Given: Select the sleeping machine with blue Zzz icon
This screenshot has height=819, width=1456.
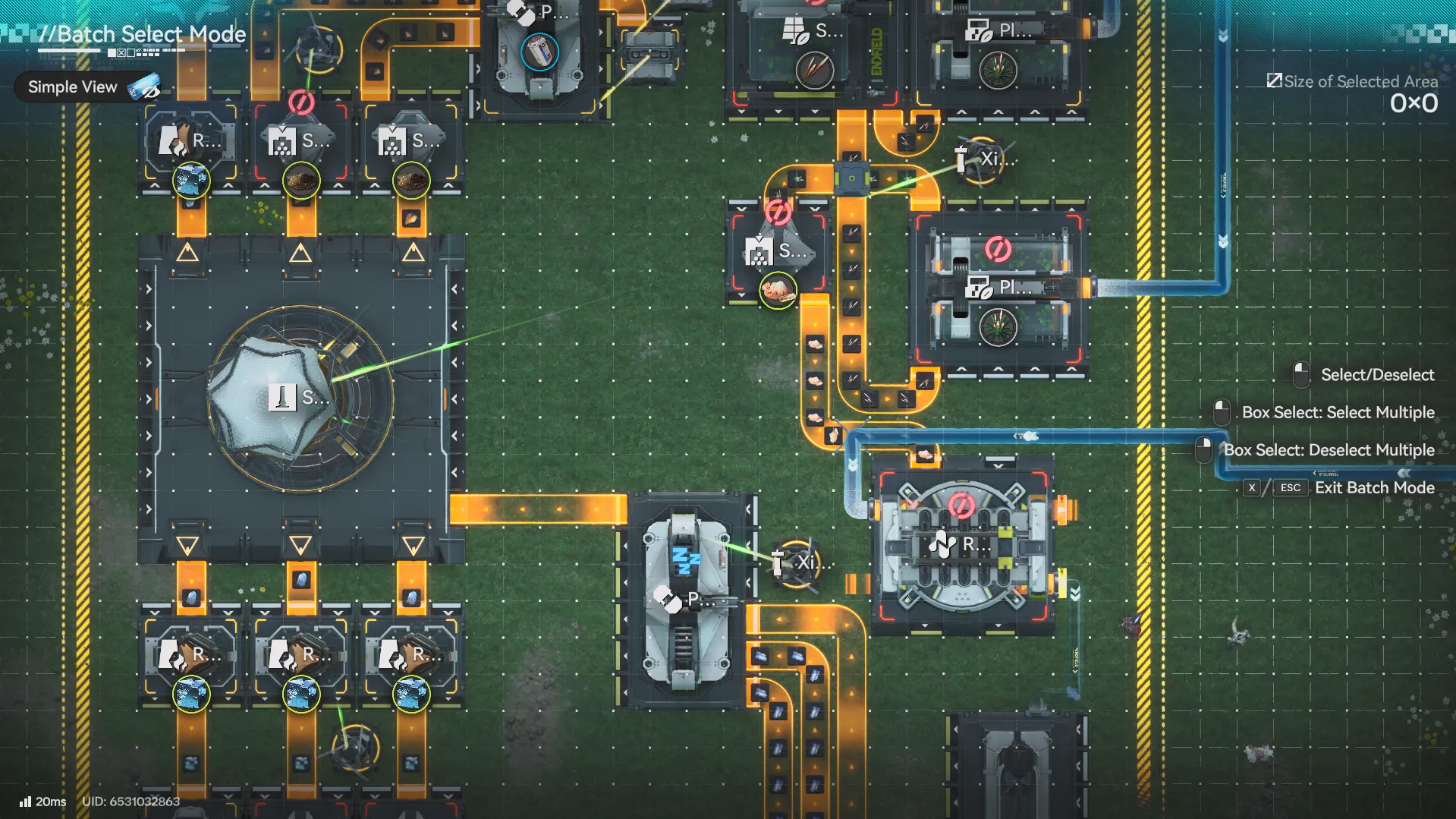Looking at the screenshot, I should point(686,562).
